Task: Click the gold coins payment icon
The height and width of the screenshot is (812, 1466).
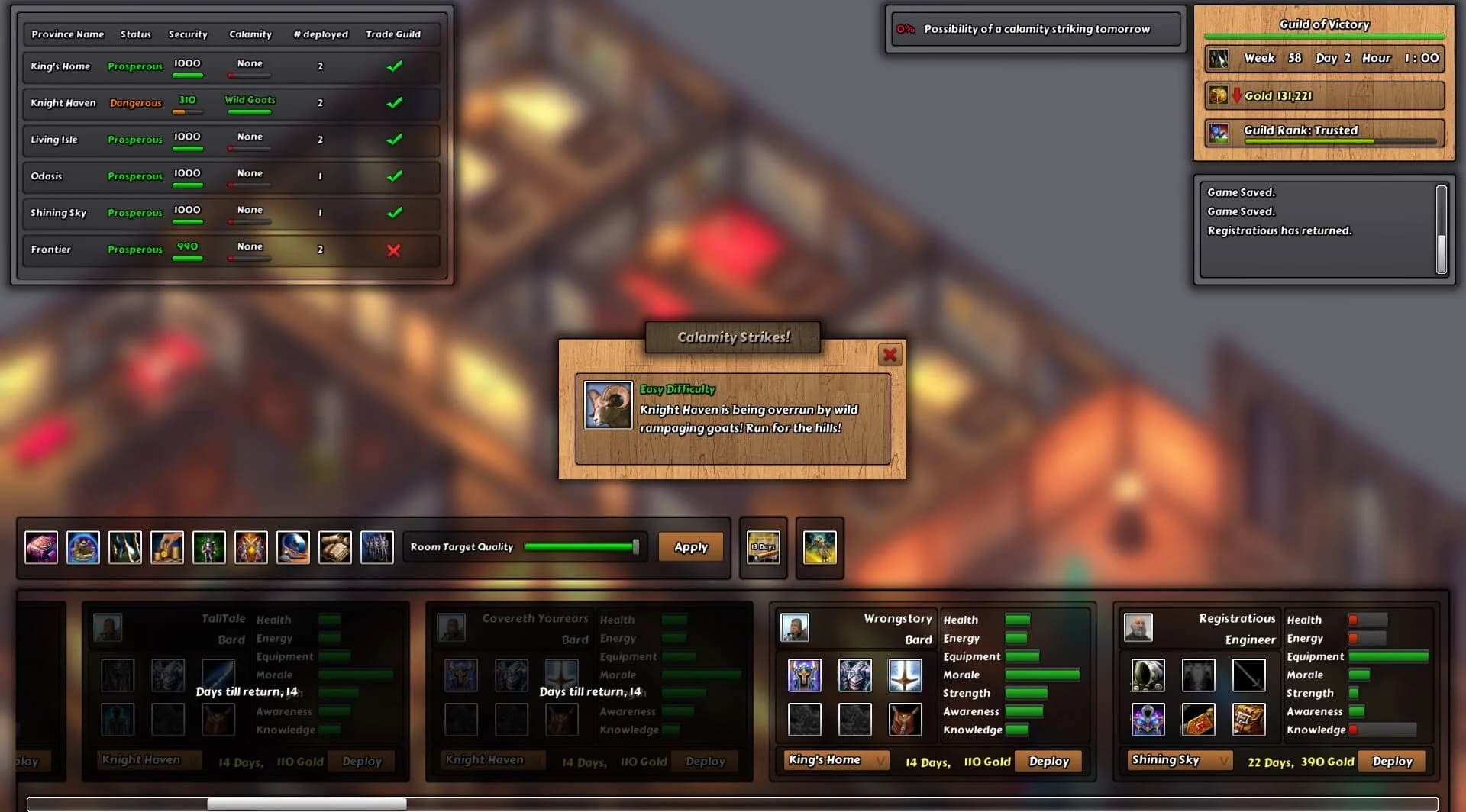Action: coord(168,547)
